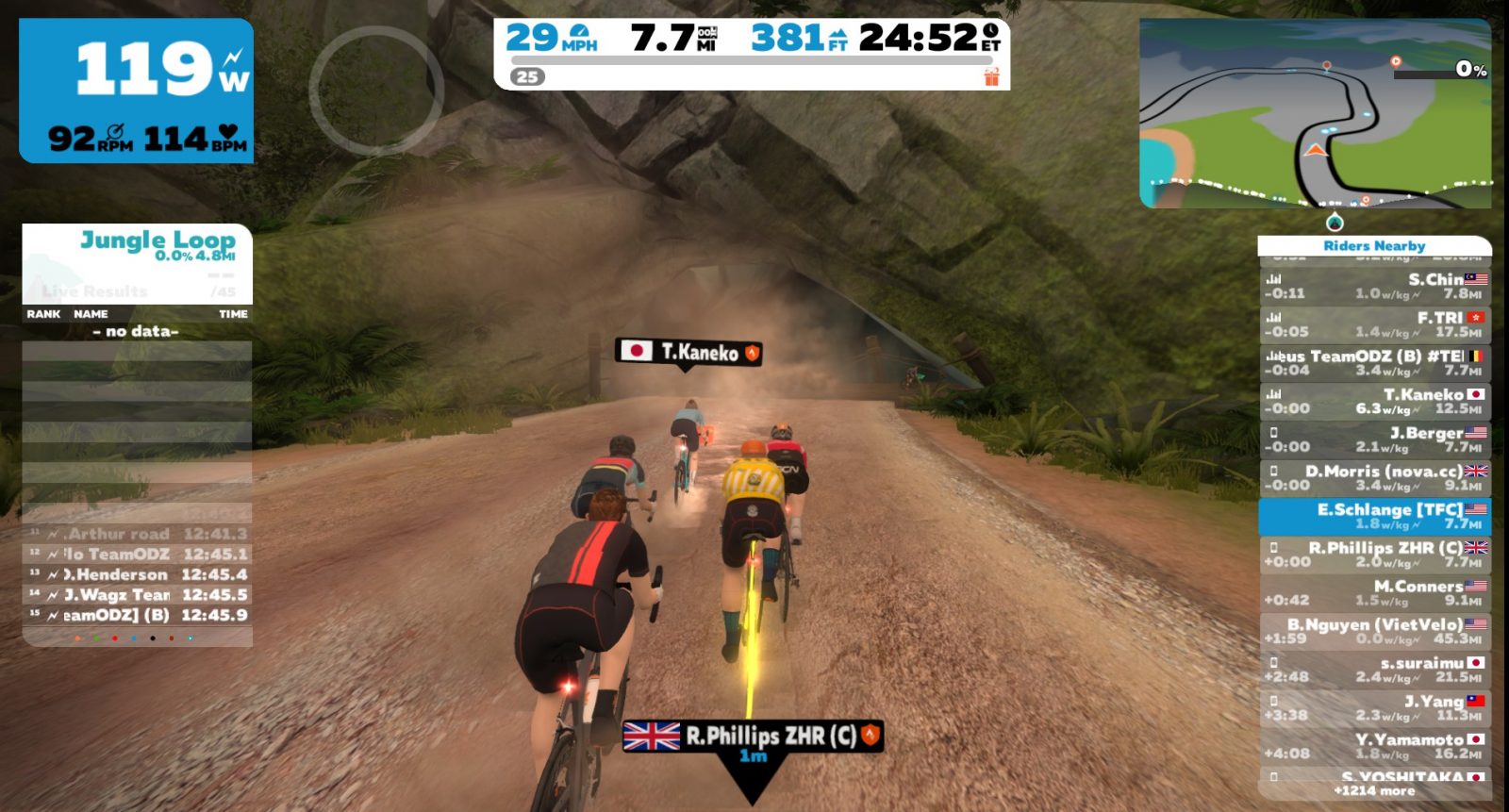The height and width of the screenshot is (812, 1509).
Task: Select T.Kaneko row in Riders Nearby
Action: [x=1375, y=401]
